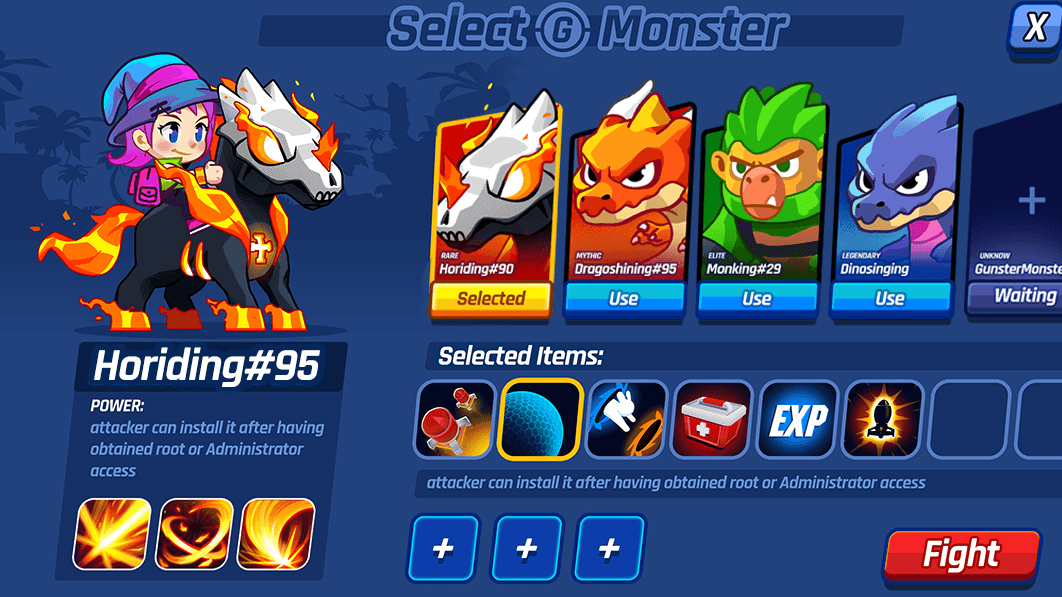Select the blue hexagon shield item
The height and width of the screenshot is (597, 1062).
click(x=541, y=420)
